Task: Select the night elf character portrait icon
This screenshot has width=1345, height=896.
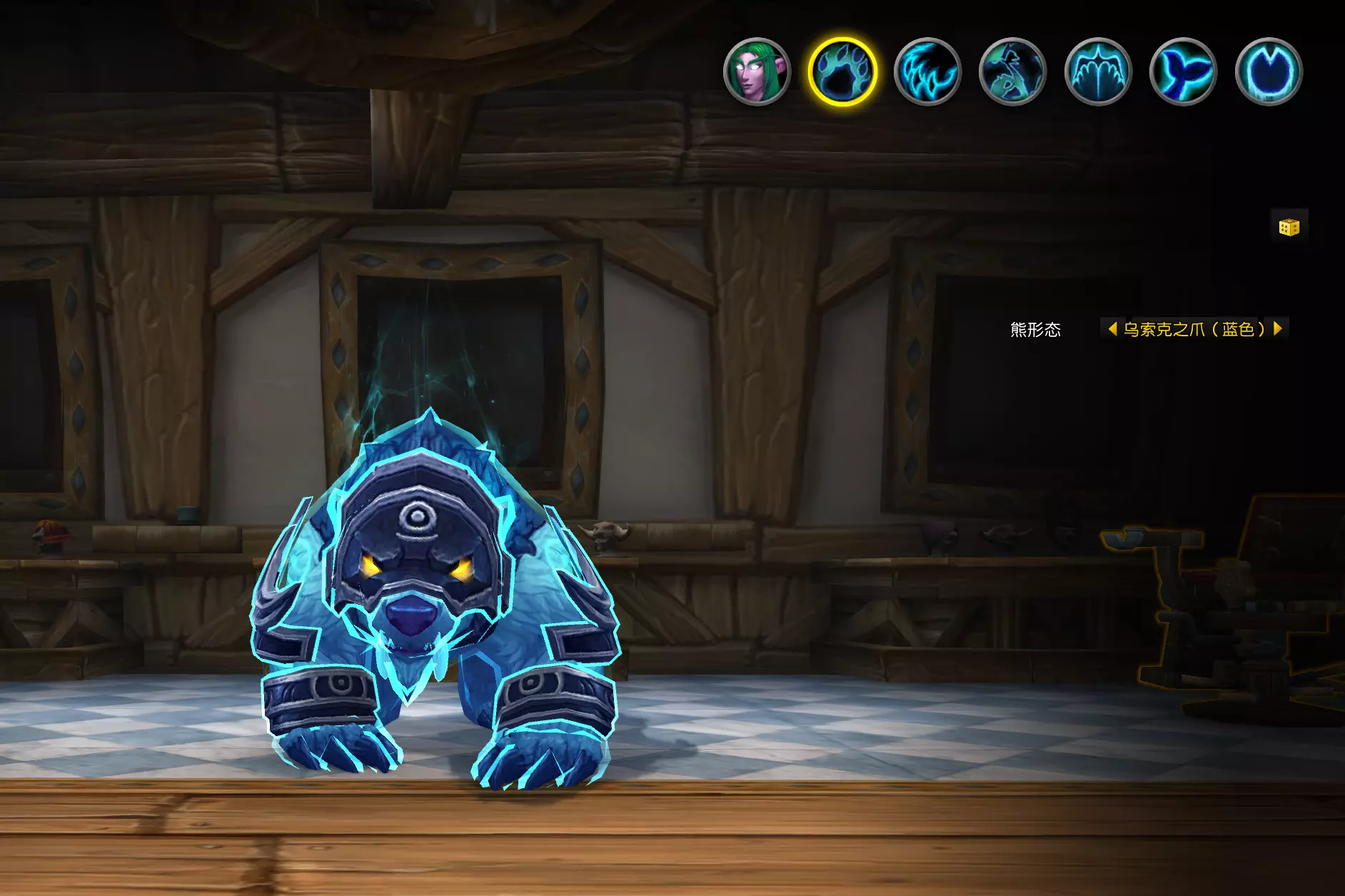Action: pyautogui.click(x=757, y=71)
